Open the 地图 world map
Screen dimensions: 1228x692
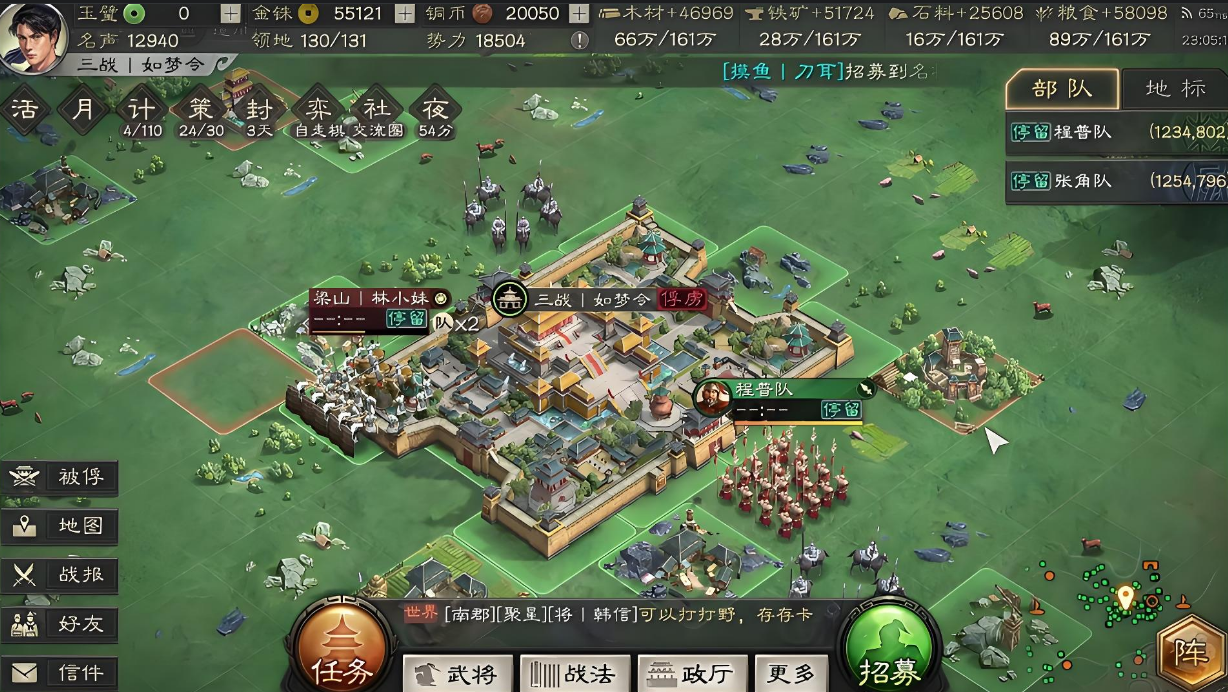(x=60, y=526)
